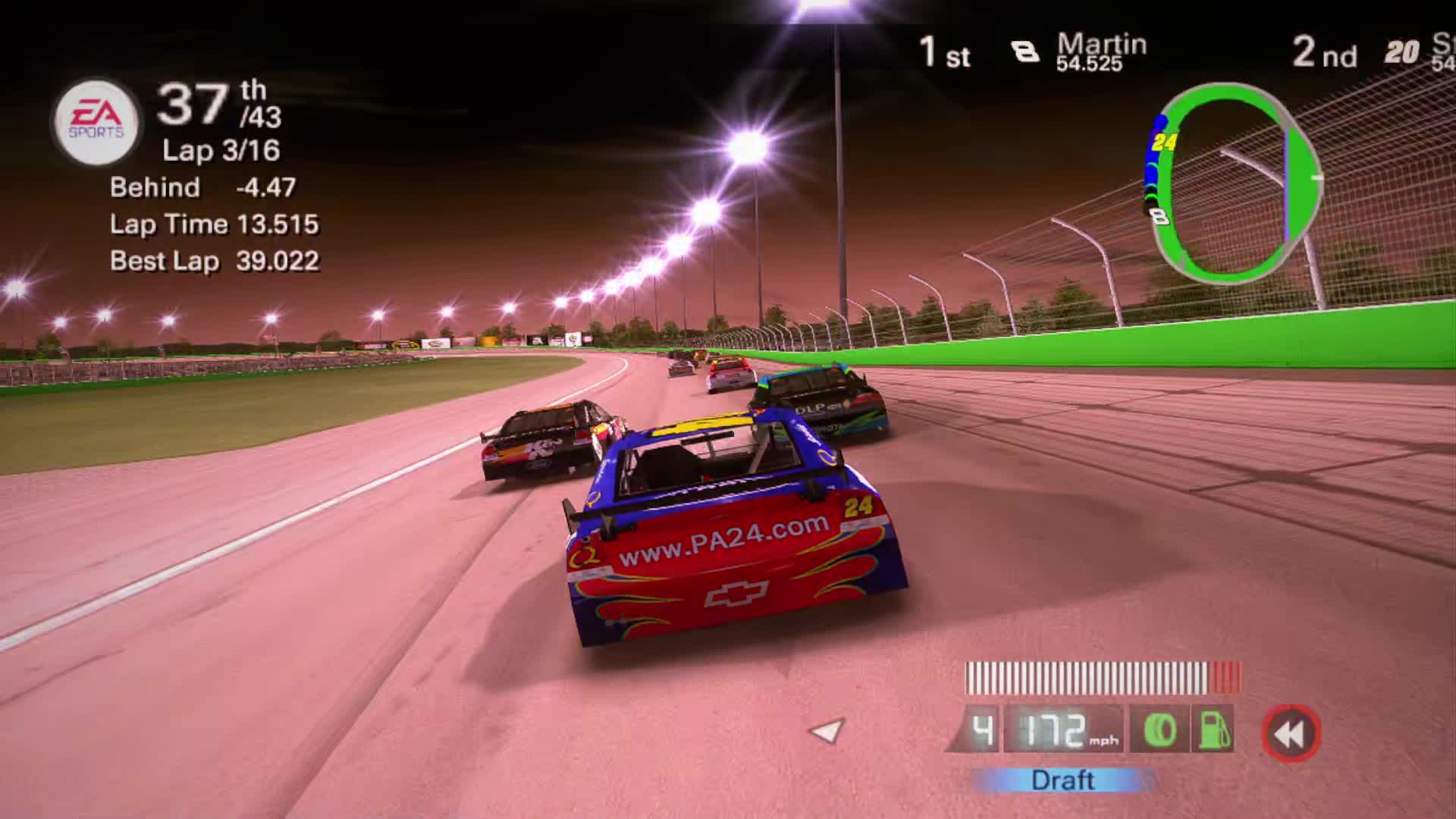Toggle the Draft indicator display
This screenshot has height=819, width=1456.
pos(1062,780)
